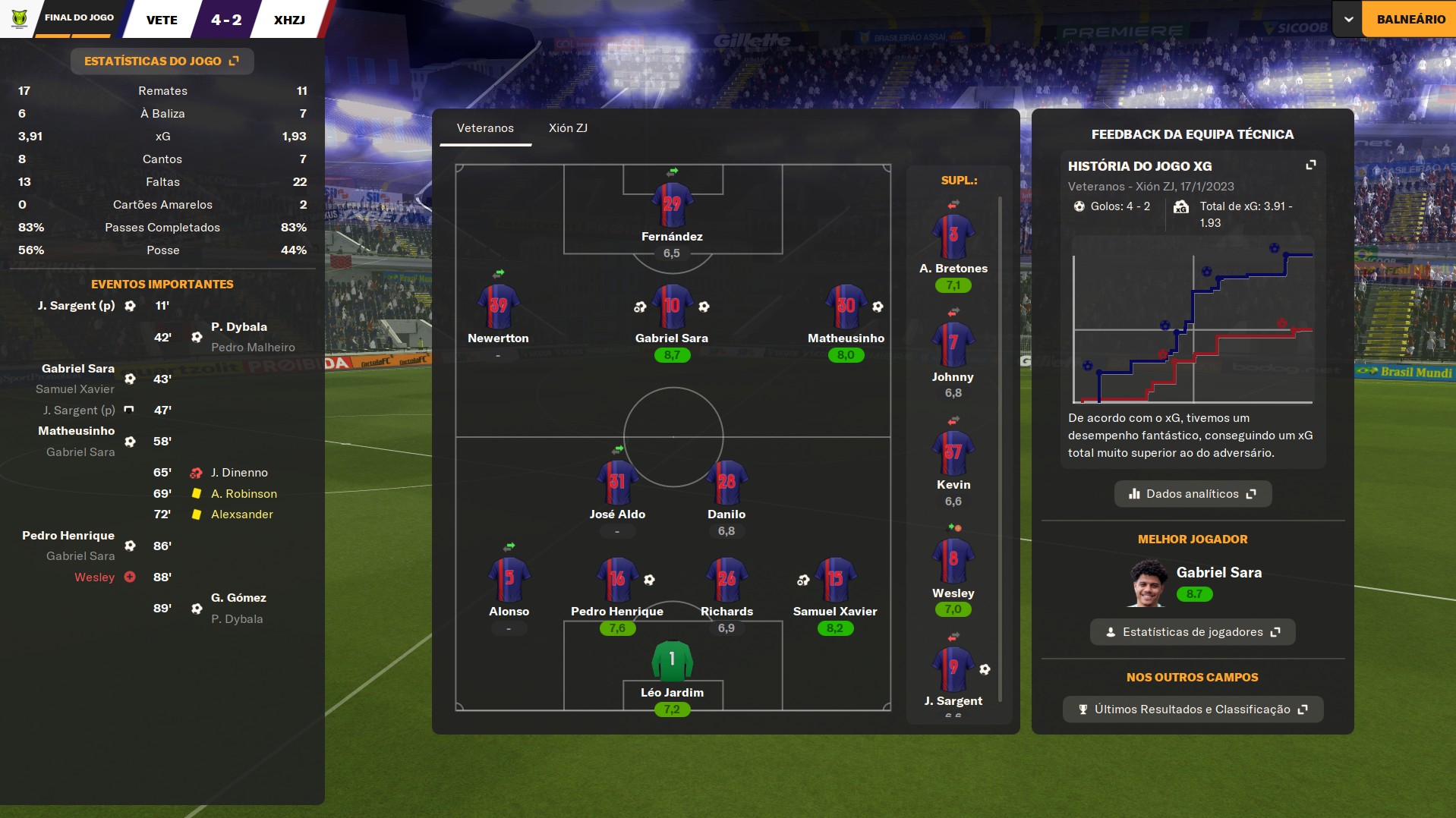Screen dimensions: 1456x818
Task: Select goalkeeper Léo Jardim
Action: click(x=672, y=661)
